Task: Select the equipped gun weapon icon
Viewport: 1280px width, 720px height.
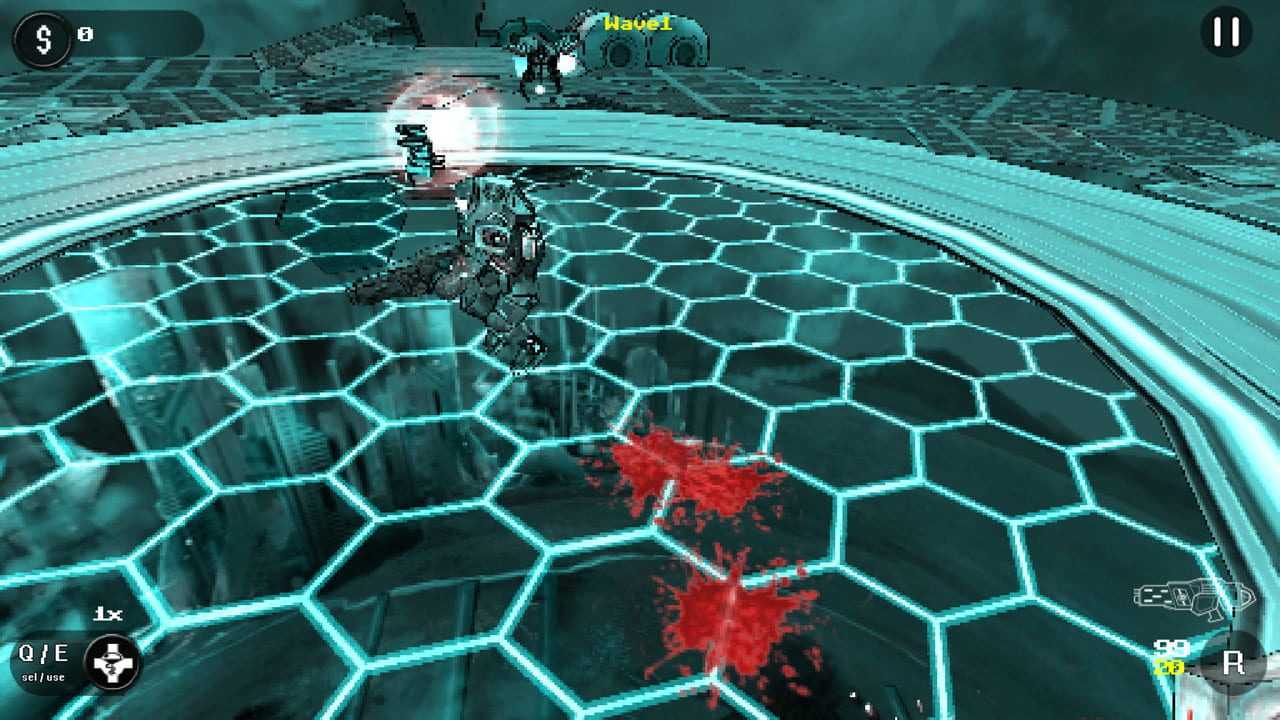Action: (x=1193, y=598)
